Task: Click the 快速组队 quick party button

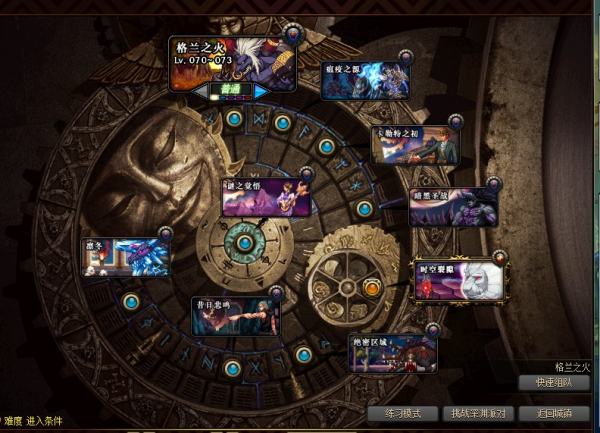Action: [x=553, y=382]
